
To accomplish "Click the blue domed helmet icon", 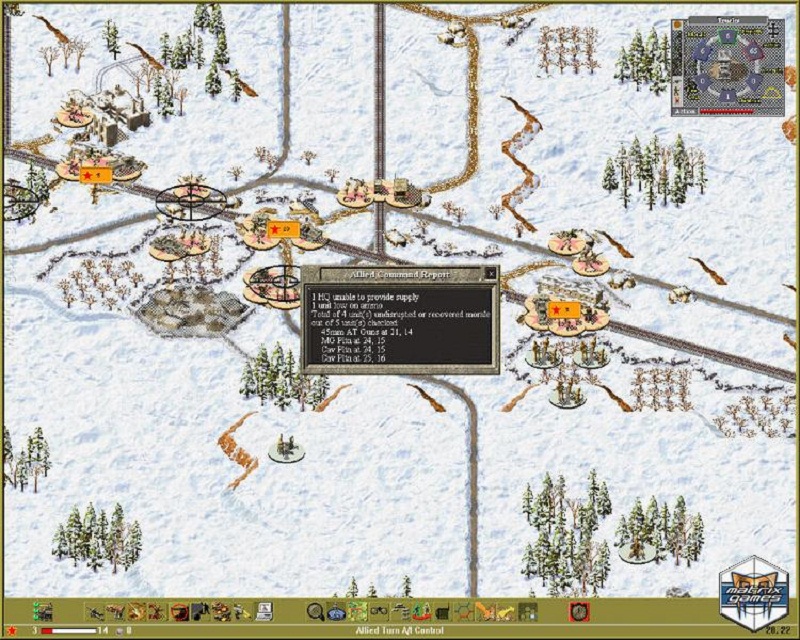I will 336,611.
